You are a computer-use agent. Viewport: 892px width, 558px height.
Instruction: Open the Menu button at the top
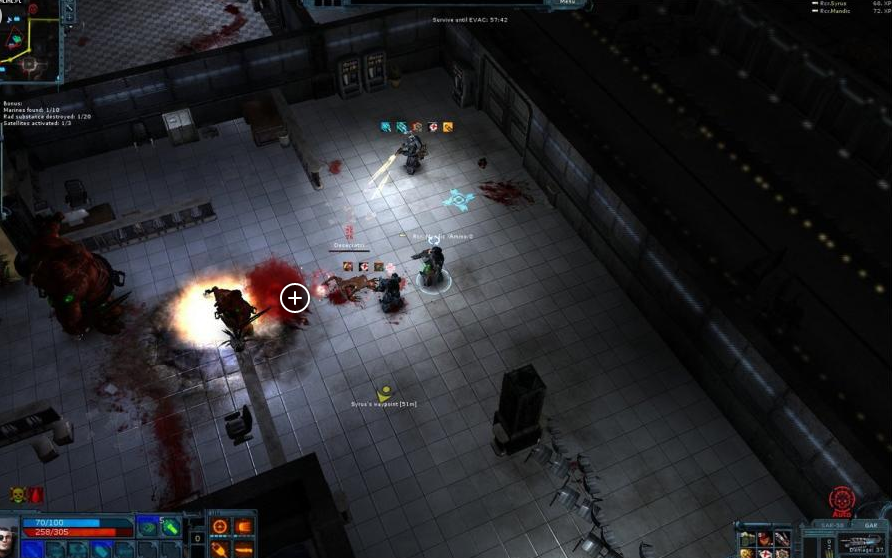coord(568,3)
